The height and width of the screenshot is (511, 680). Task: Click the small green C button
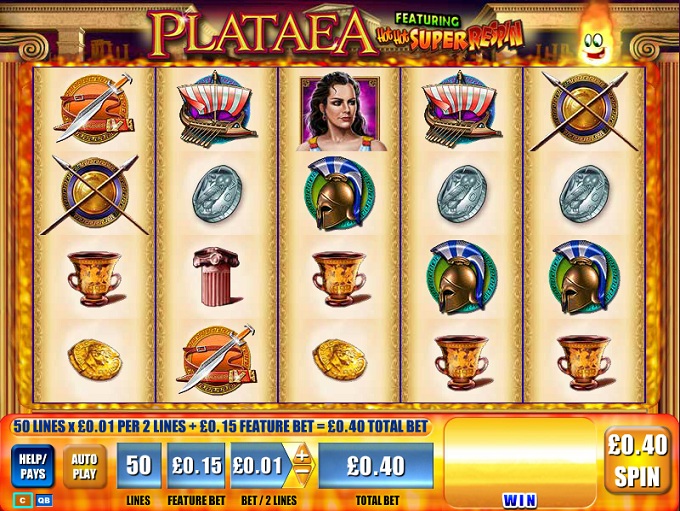coord(19,499)
